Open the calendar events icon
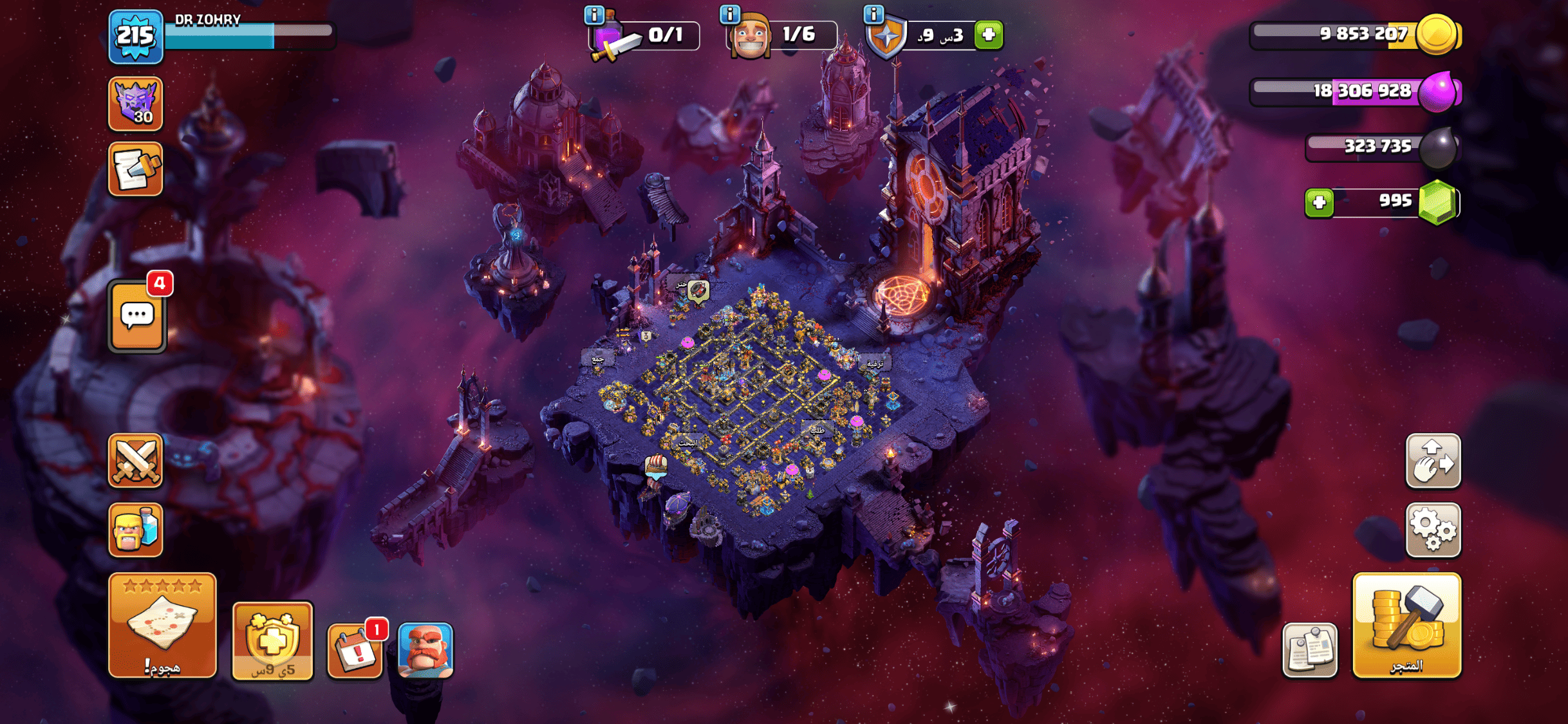This screenshot has width=1568, height=724. [x=355, y=650]
